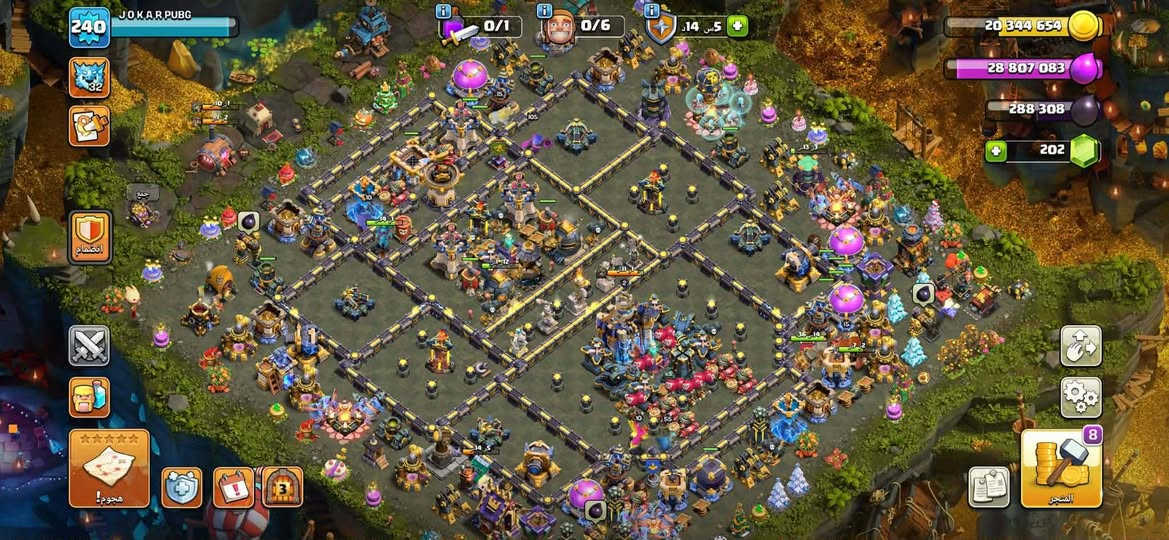The height and width of the screenshot is (540, 1169).
Task: Open the blue beast league badge
Action: (89, 78)
